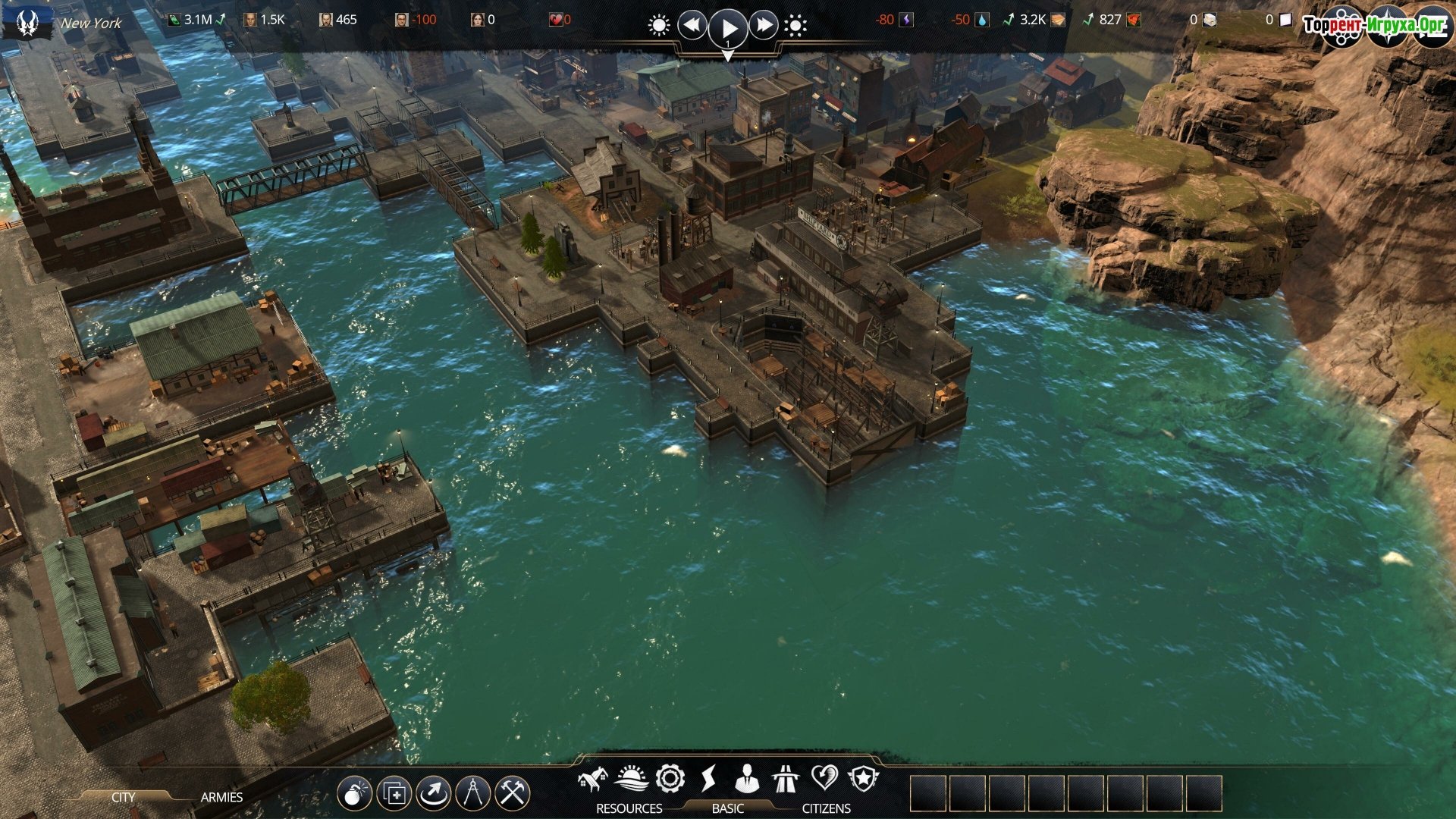
Task: Open the housing buildings icon
Action: 592,779
